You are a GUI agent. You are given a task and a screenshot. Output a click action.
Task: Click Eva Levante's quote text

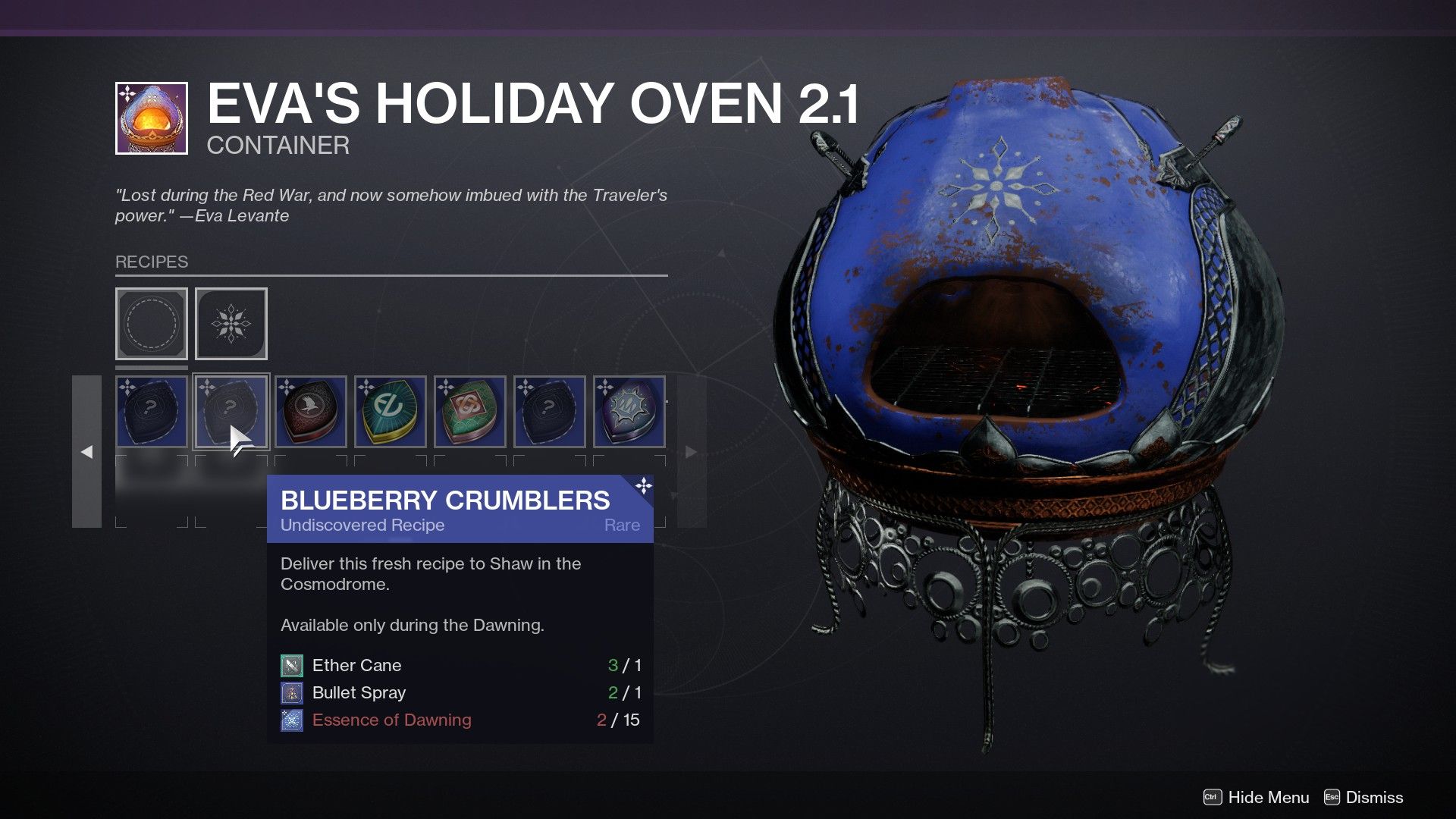click(391, 205)
